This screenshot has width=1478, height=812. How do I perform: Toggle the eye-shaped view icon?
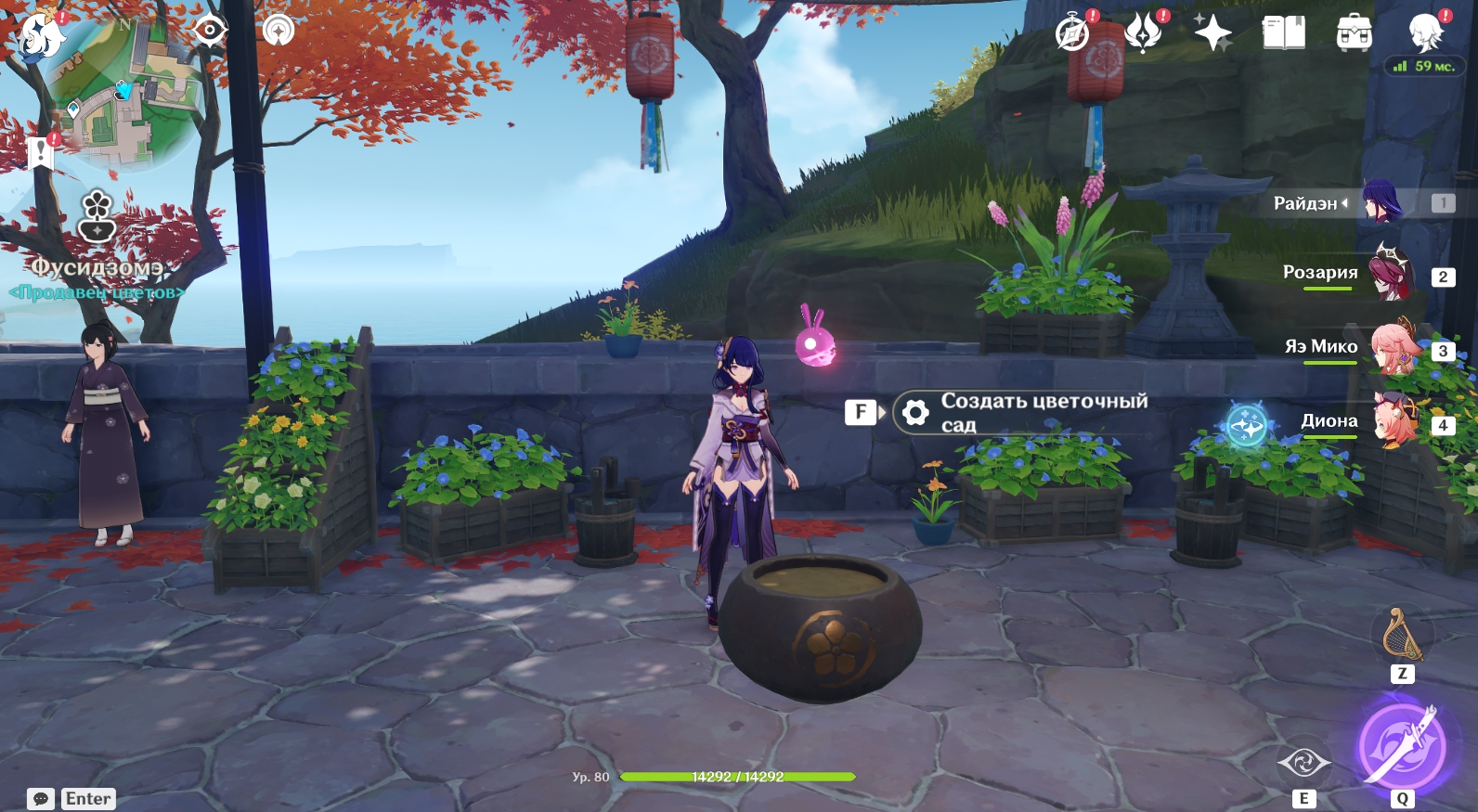tap(210, 31)
